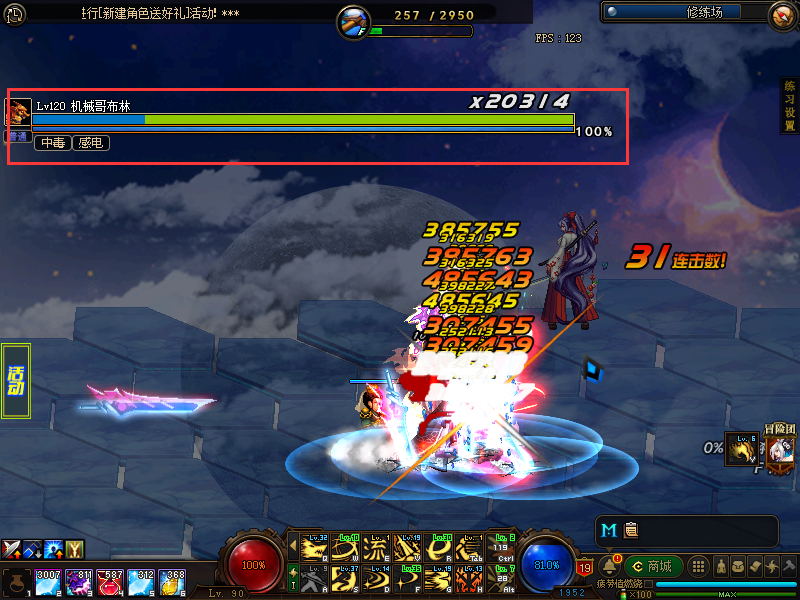Click the blue M icon in chat panel
Screen dimensions: 800x600
609,529
